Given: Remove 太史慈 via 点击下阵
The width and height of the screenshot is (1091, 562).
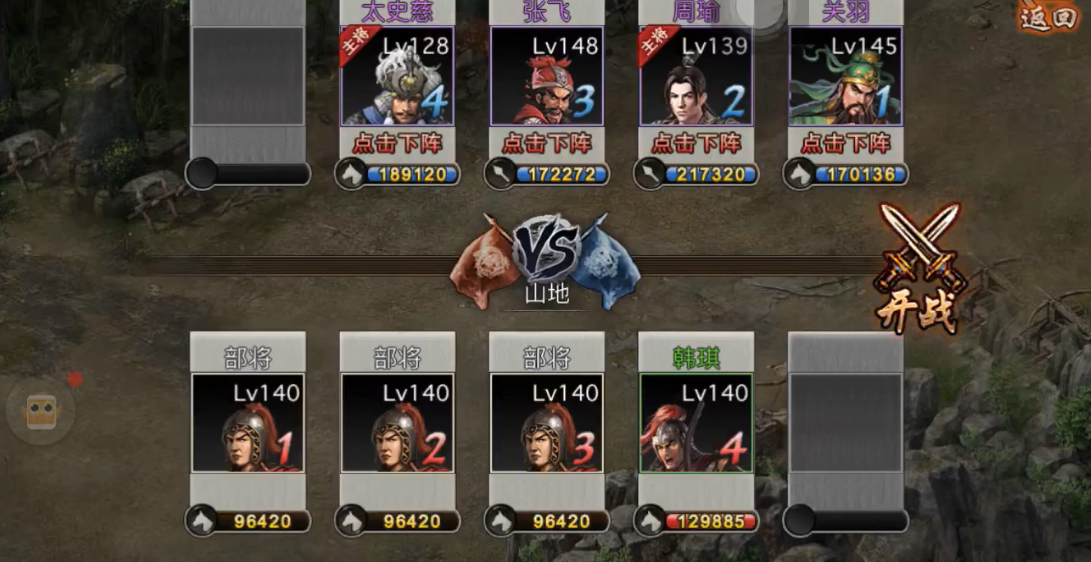Looking at the screenshot, I should coord(397,143).
